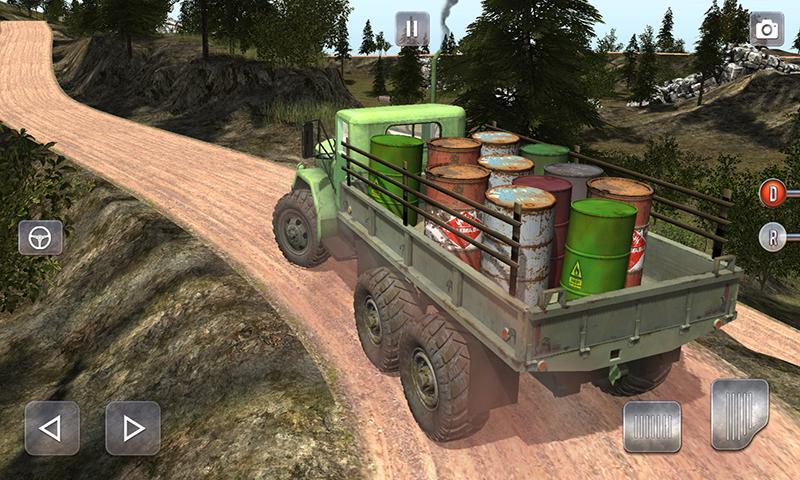Shift into Drive gear (D)
Image resolution: width=800 pixels, height=480 pixels.
click(x=772, y=192)
